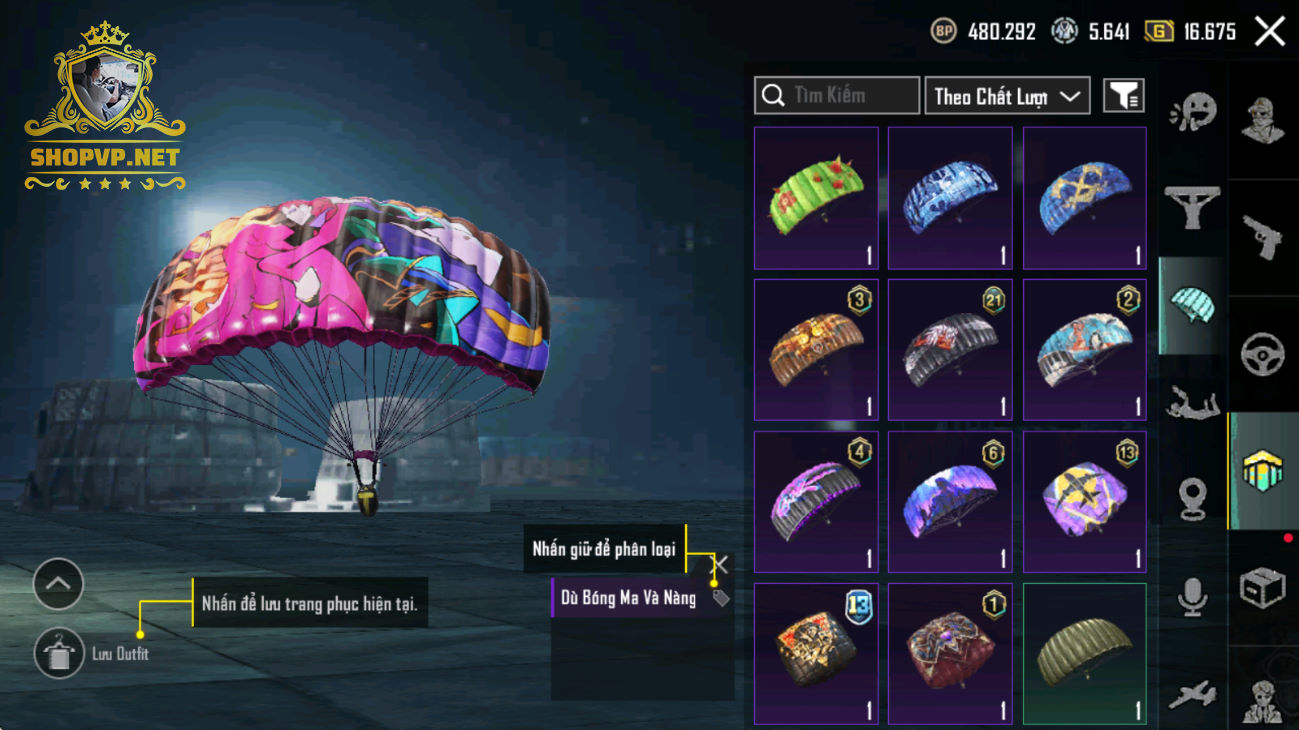Viewport: 1299px width, 730px height.
Task: Switch to the emote face tab
Action: [1192, 110]
